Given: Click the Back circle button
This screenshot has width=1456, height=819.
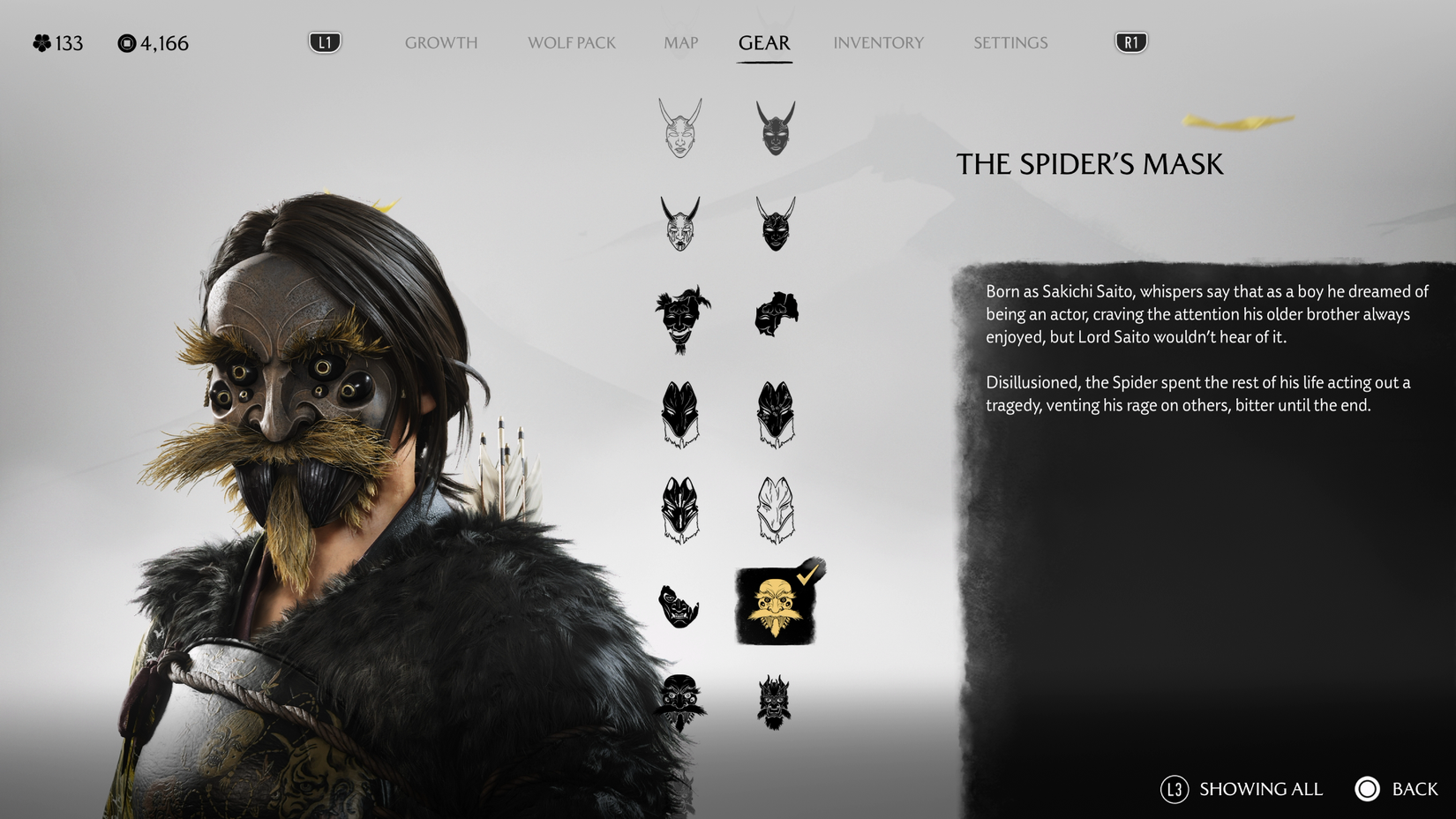Looking at the screenshot, I should tap(1369, 789).
